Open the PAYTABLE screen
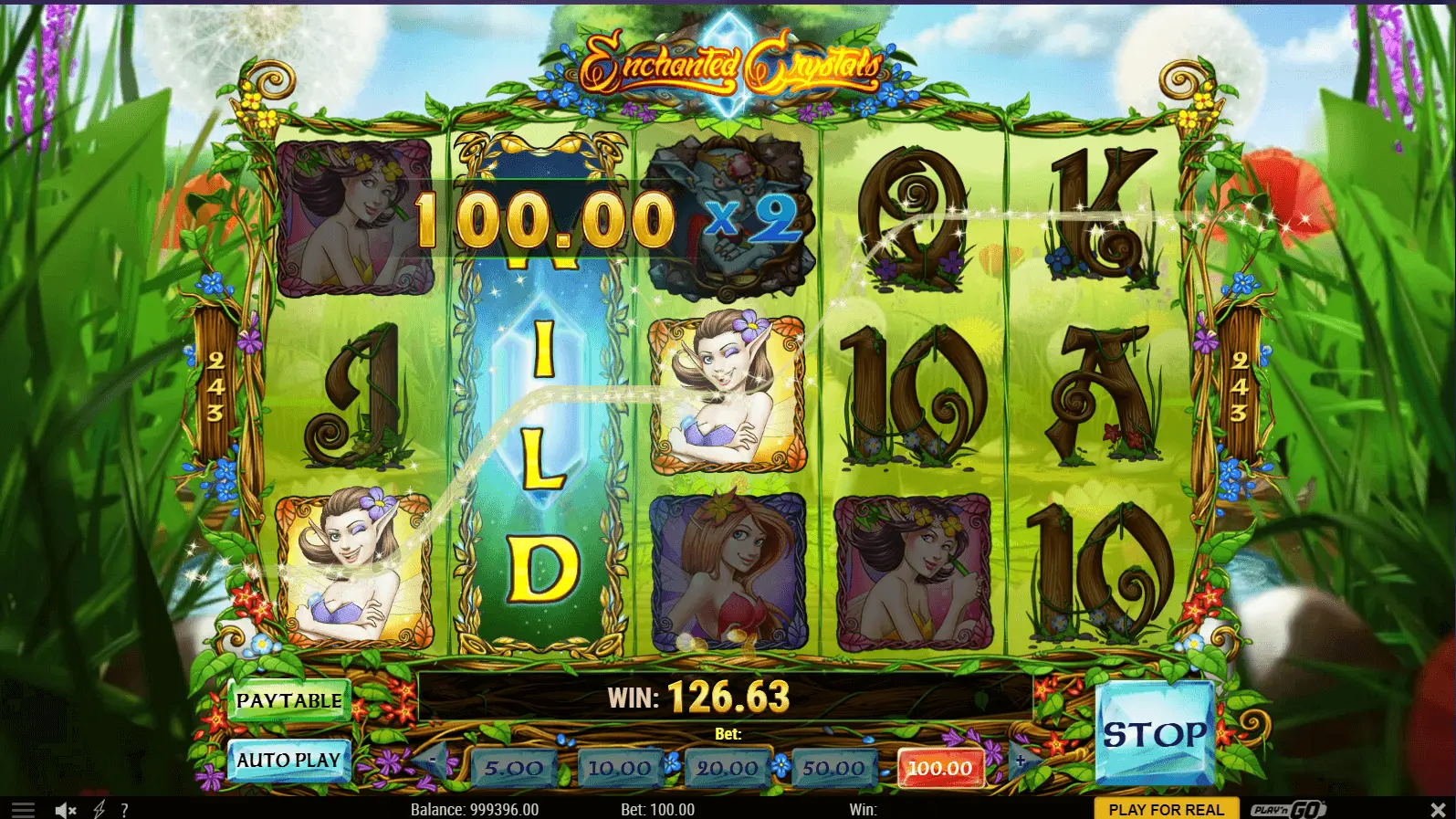This screenshot has height=819, width=1456. click(288, 701)
